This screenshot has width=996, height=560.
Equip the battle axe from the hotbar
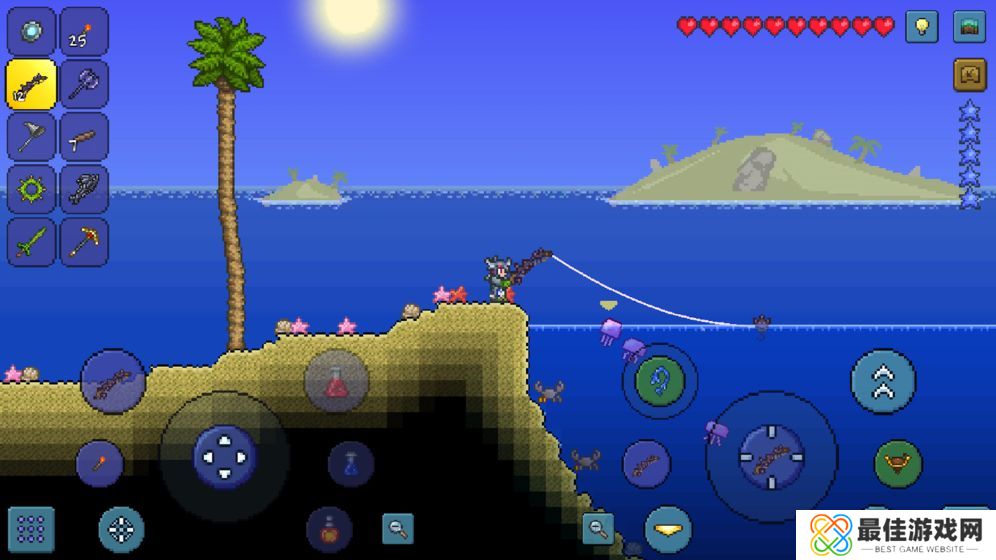(x=84, y=84)
